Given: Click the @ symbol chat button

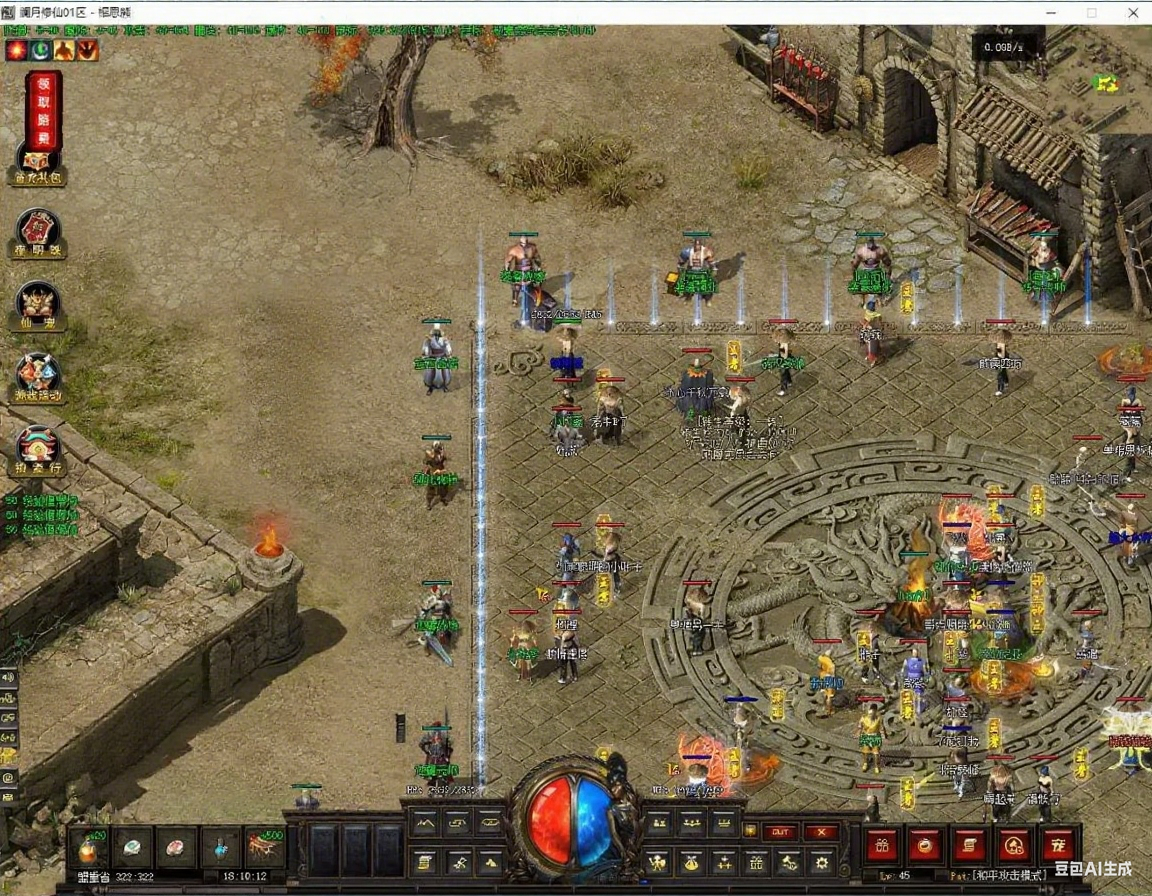Looking at the screenshot, I should coord(9,777).
